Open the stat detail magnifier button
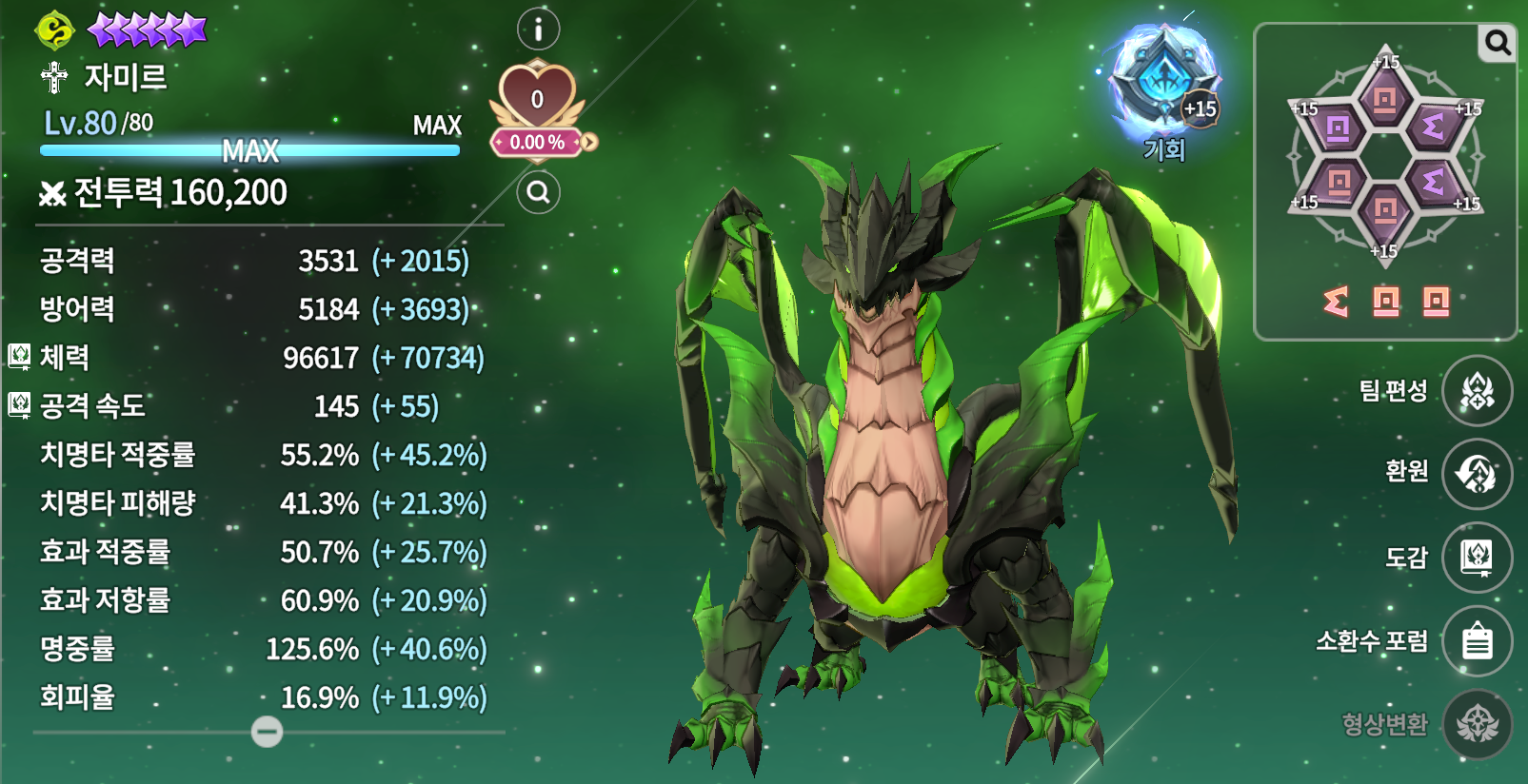Image resolution: width=1528 pixels, height=784 pixels. click(x=538, y=193)
